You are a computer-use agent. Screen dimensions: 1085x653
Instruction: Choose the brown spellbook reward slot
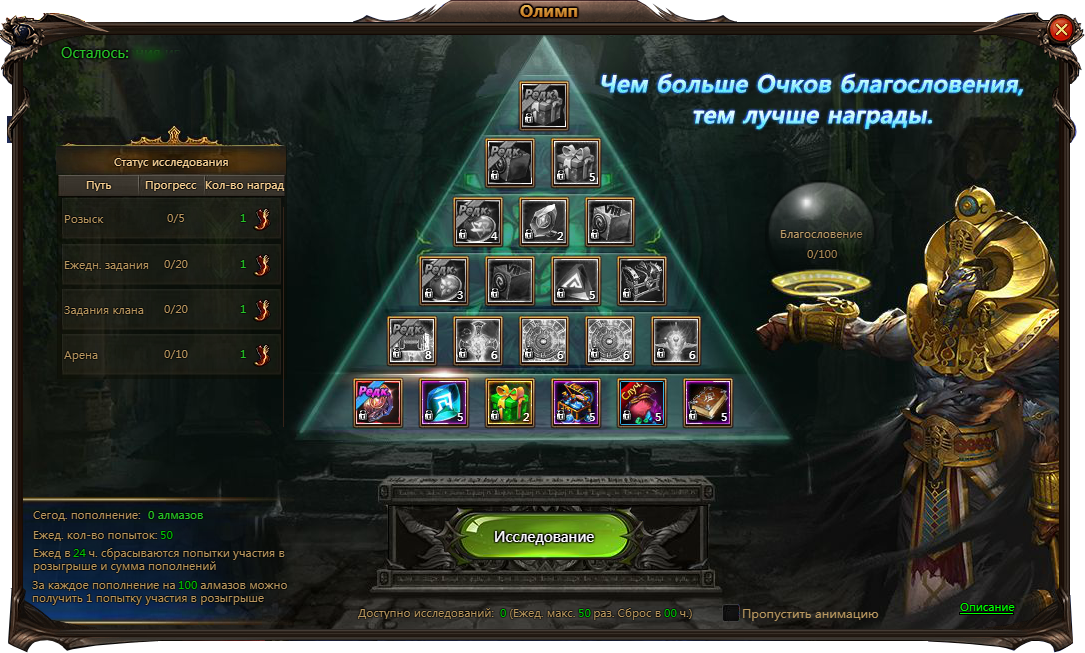click(708, 403)
